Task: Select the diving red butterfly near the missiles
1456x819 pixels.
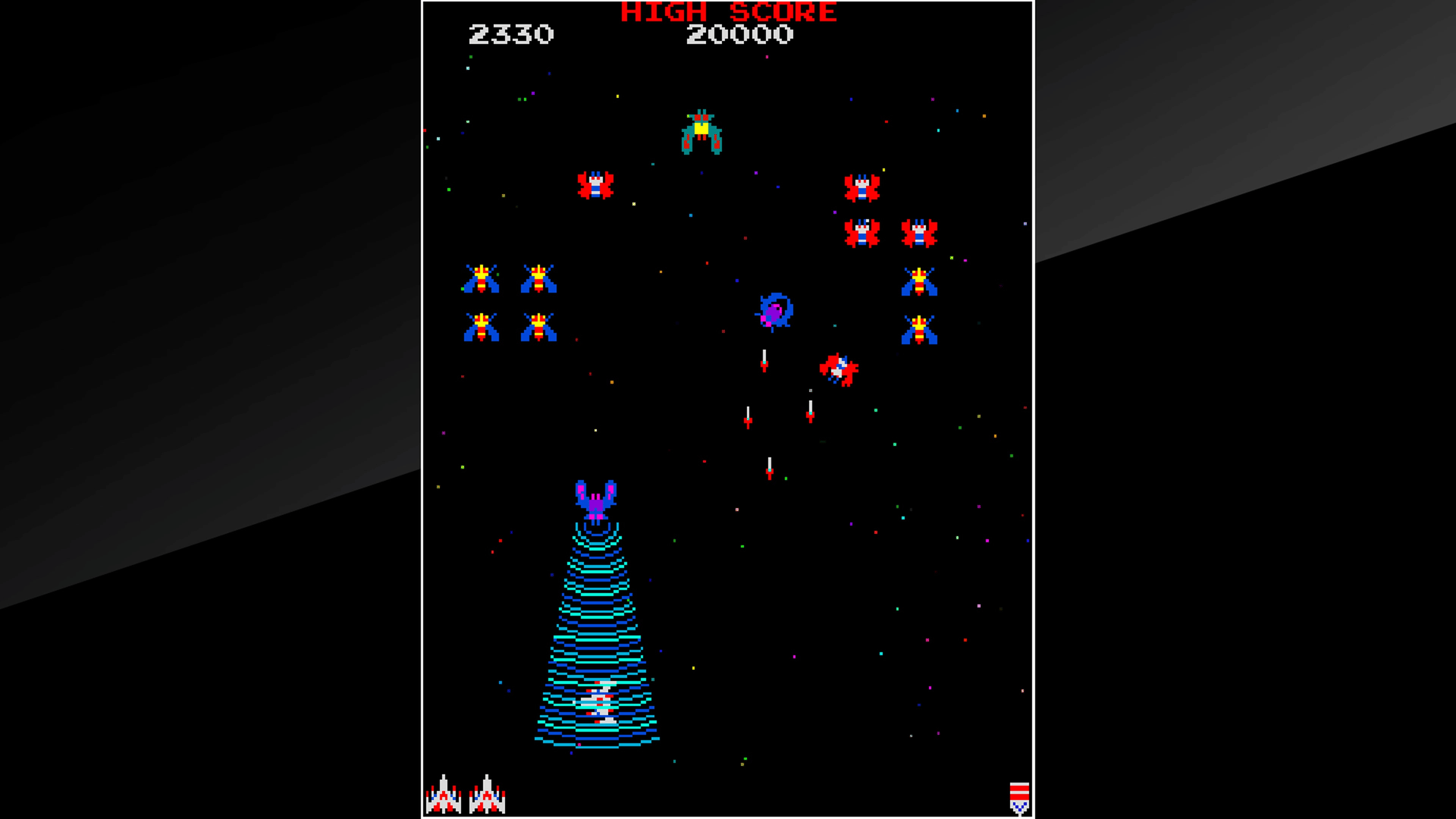Action: [838, 369]
